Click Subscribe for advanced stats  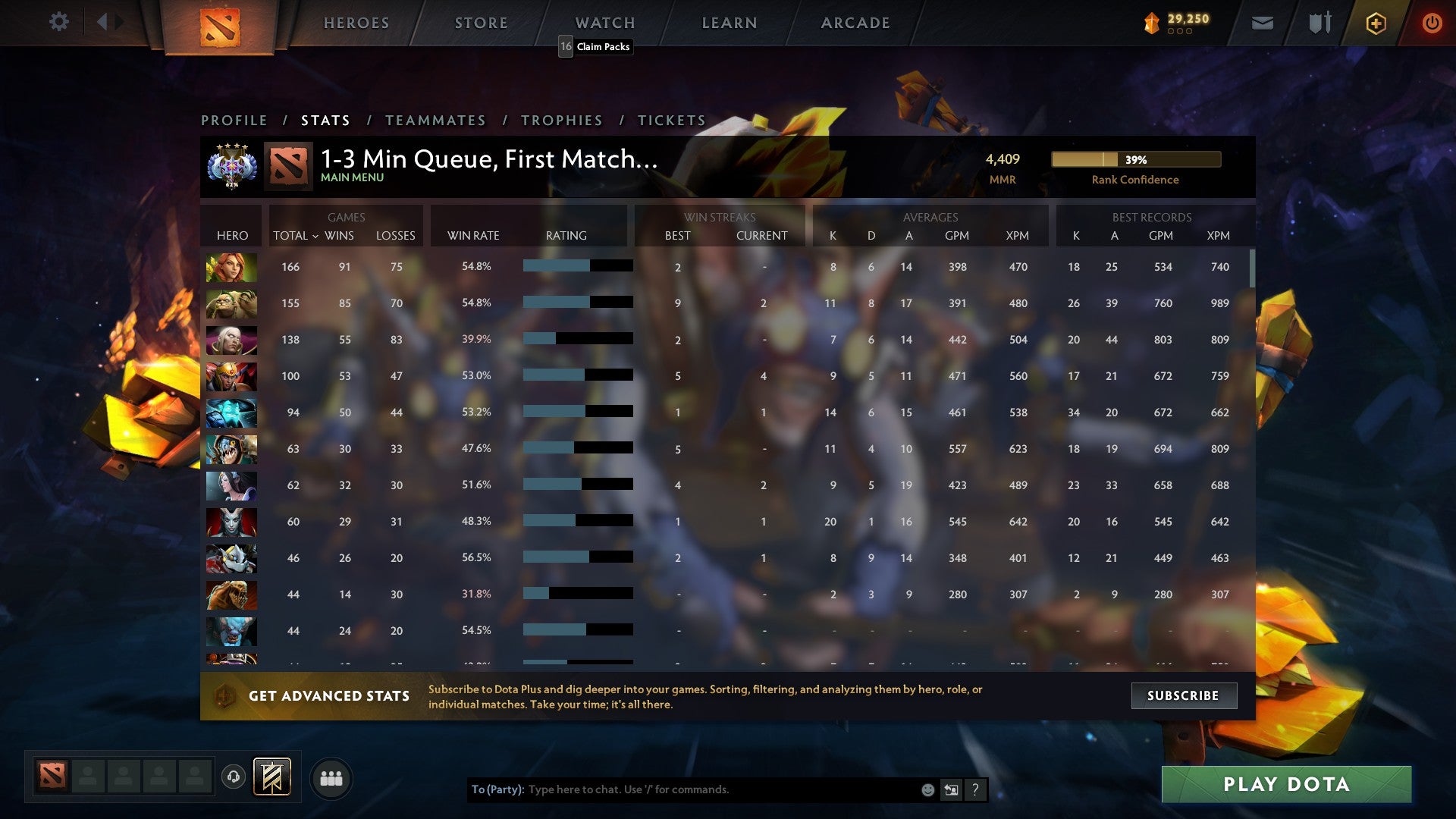[1183, 695]
